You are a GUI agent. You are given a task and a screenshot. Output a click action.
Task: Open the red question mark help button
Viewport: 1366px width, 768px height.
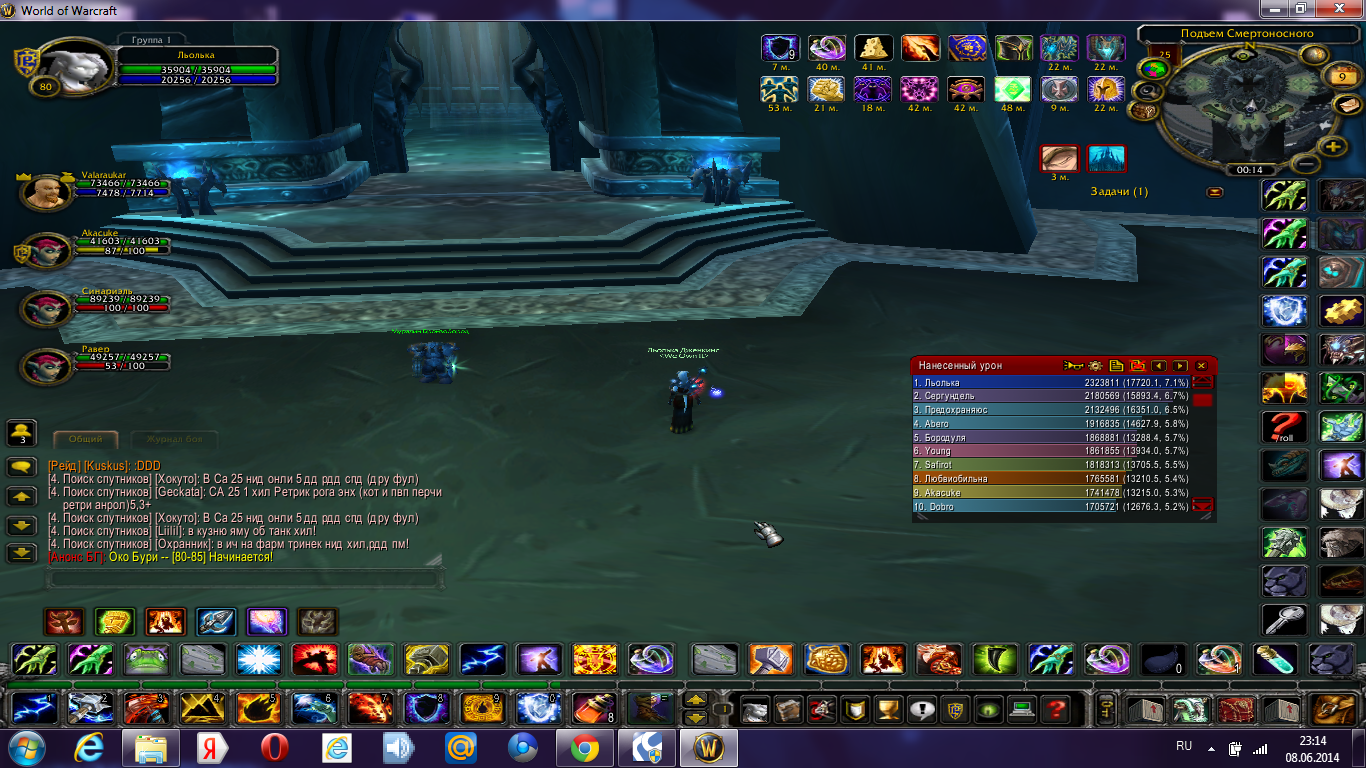1054,709
